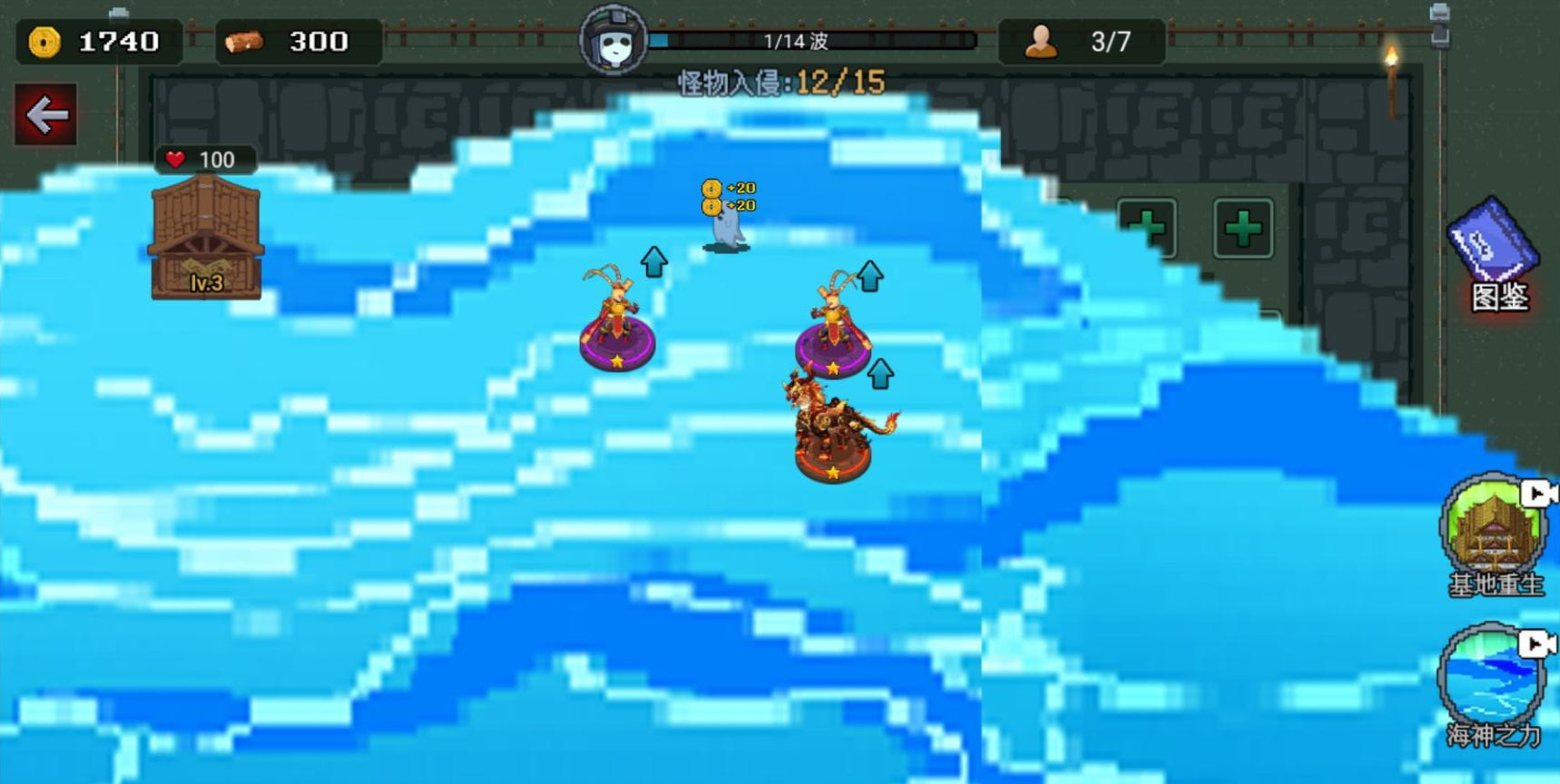Click the wood log resource icon
This screenshot has width=1560, height=784.
247,40
